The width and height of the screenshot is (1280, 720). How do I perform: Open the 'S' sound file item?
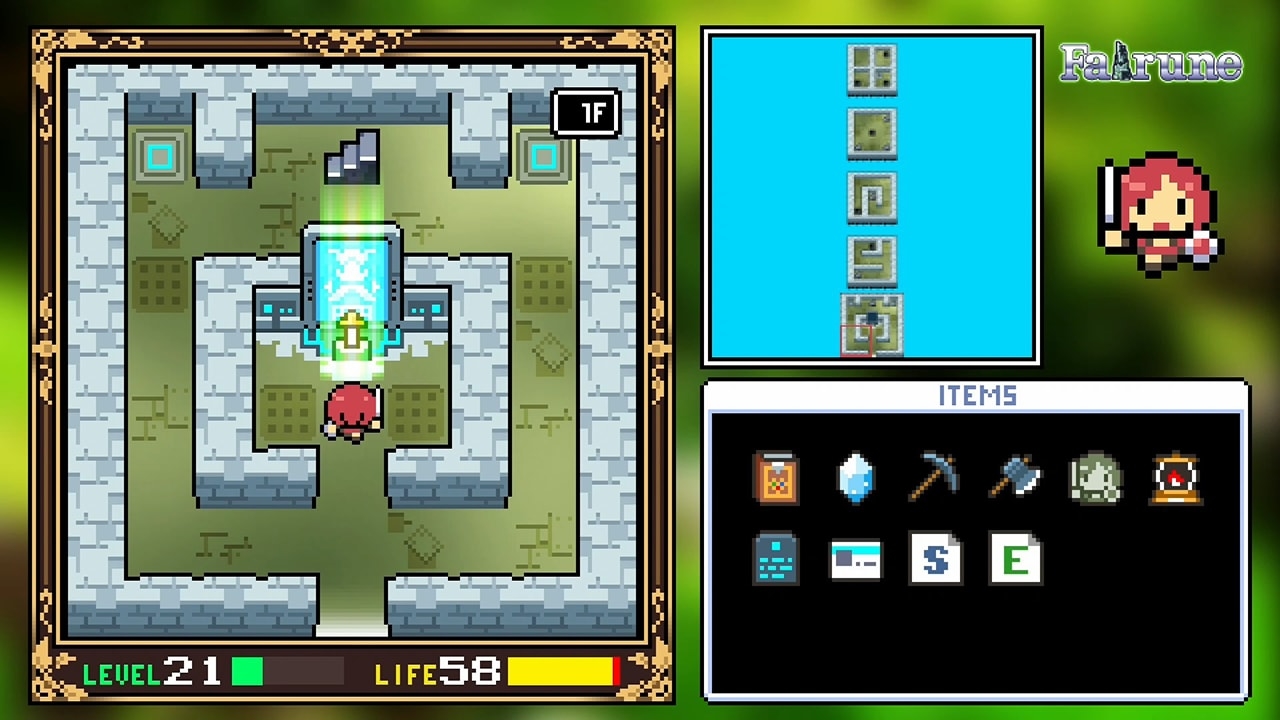coord(935,560)
